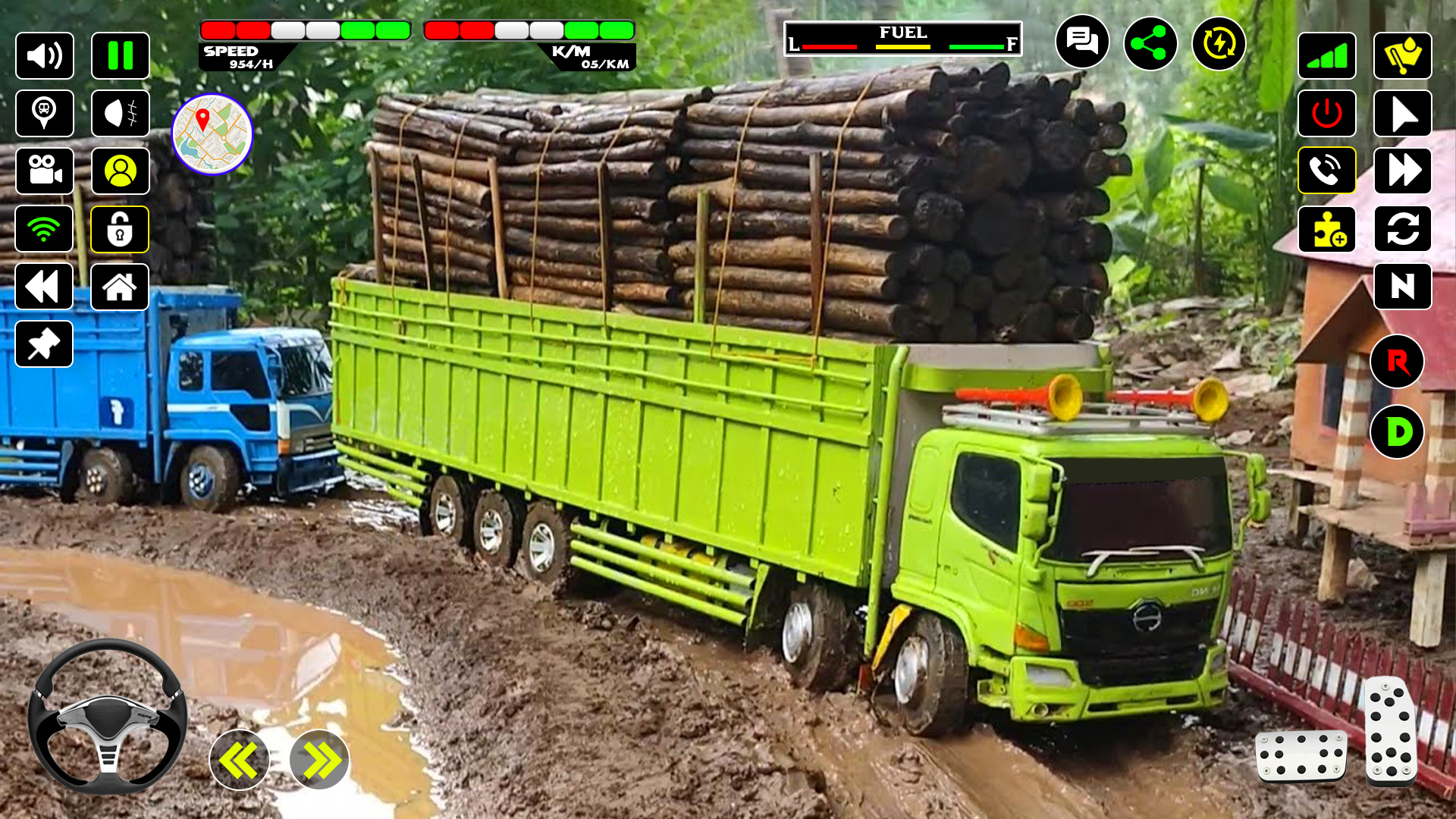Image resolution: width=1456 pixels, height=819 pixels.
Task: Open the map location pin icon
Action: [x=44, y=113]
